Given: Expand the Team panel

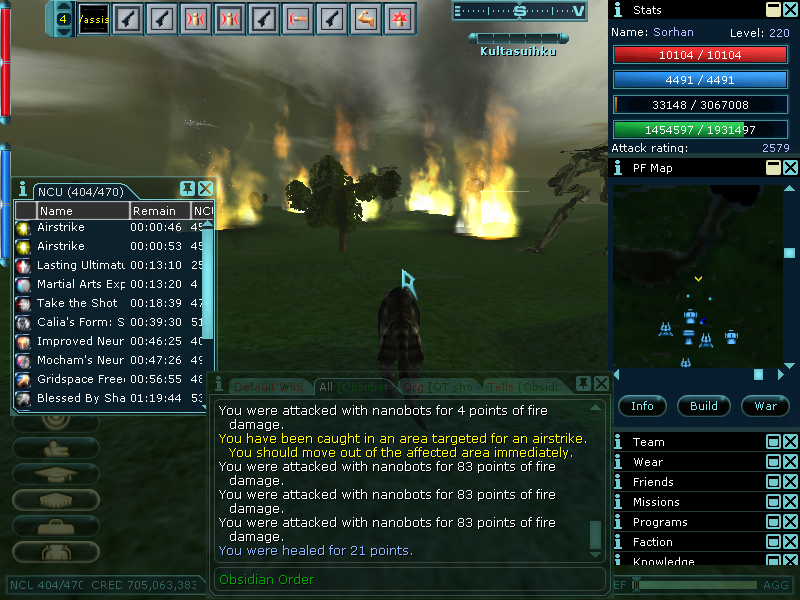Looking at the screenshot, I should click(x=773, y=442).
